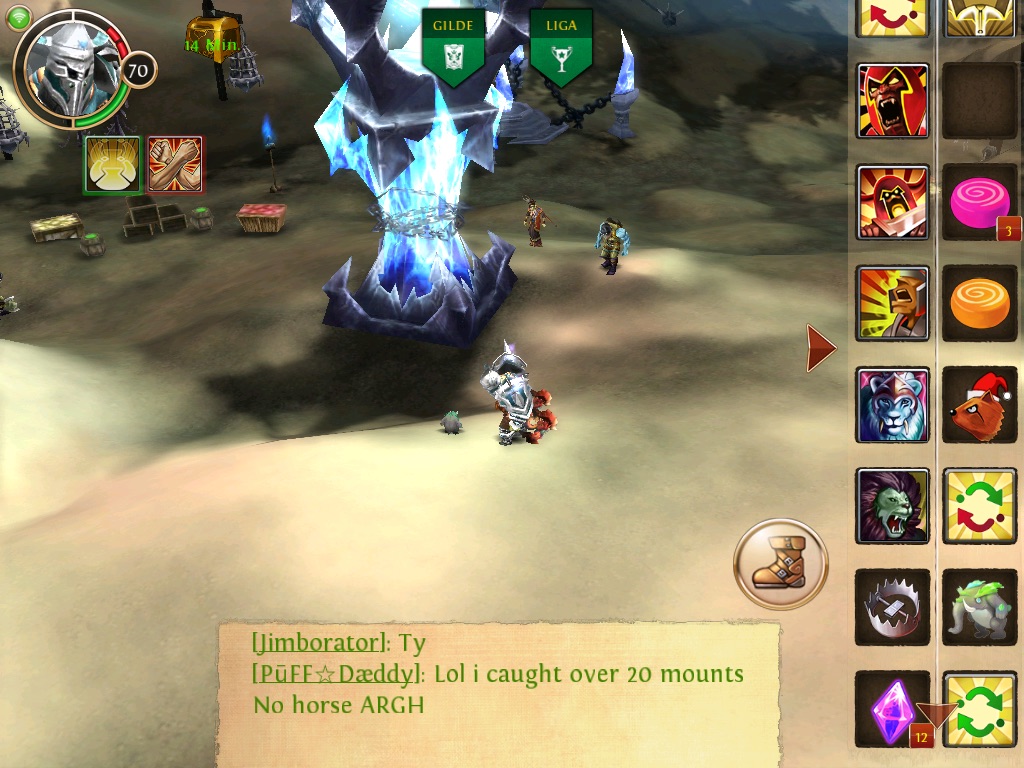The height and width of the screenshot is (768, 1024).
Task: Tap the helmeted character portrait
Action: [70, 68]
